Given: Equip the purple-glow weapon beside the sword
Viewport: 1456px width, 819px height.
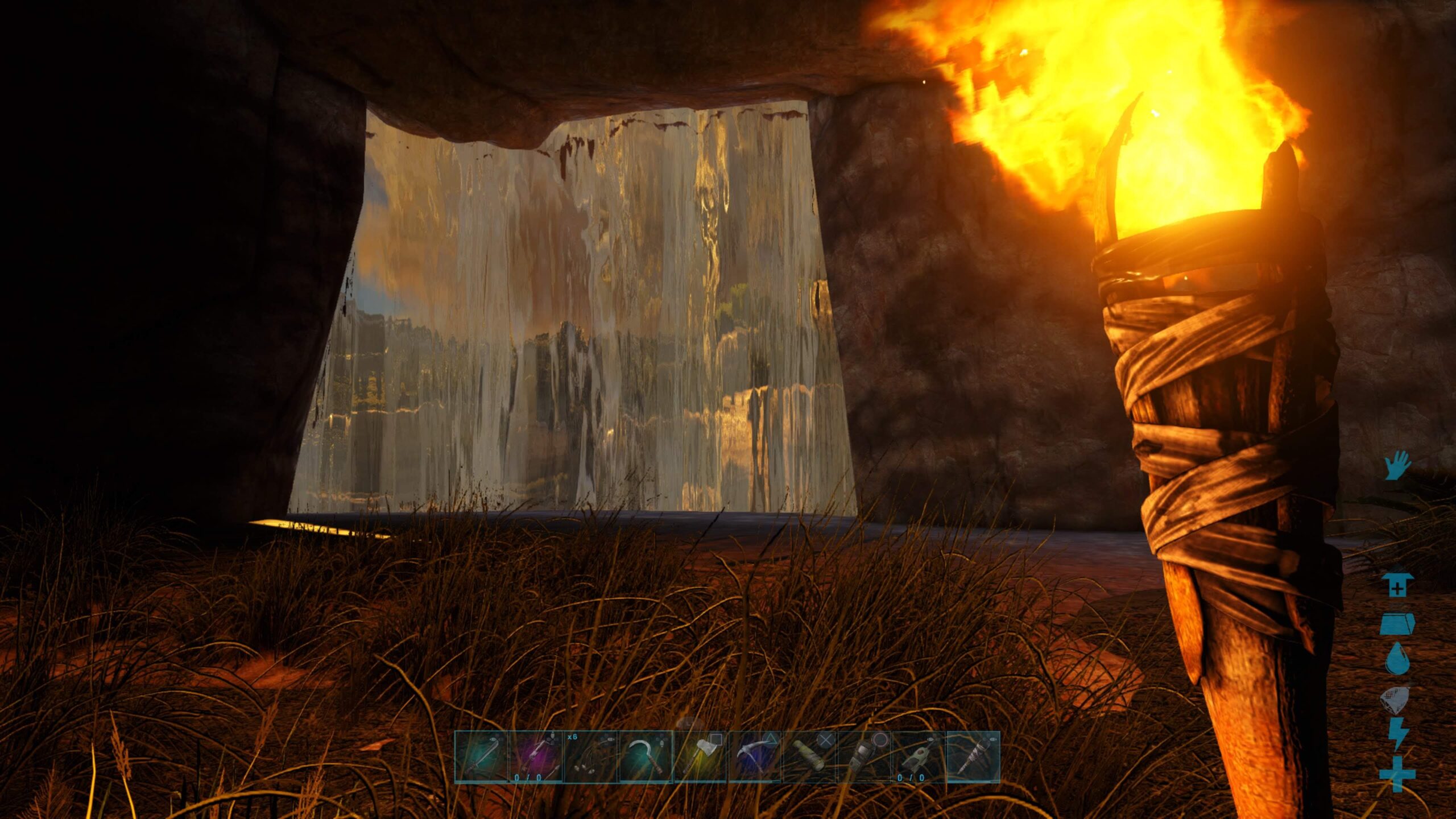Looking at the screenshot, I should [536, 757].
